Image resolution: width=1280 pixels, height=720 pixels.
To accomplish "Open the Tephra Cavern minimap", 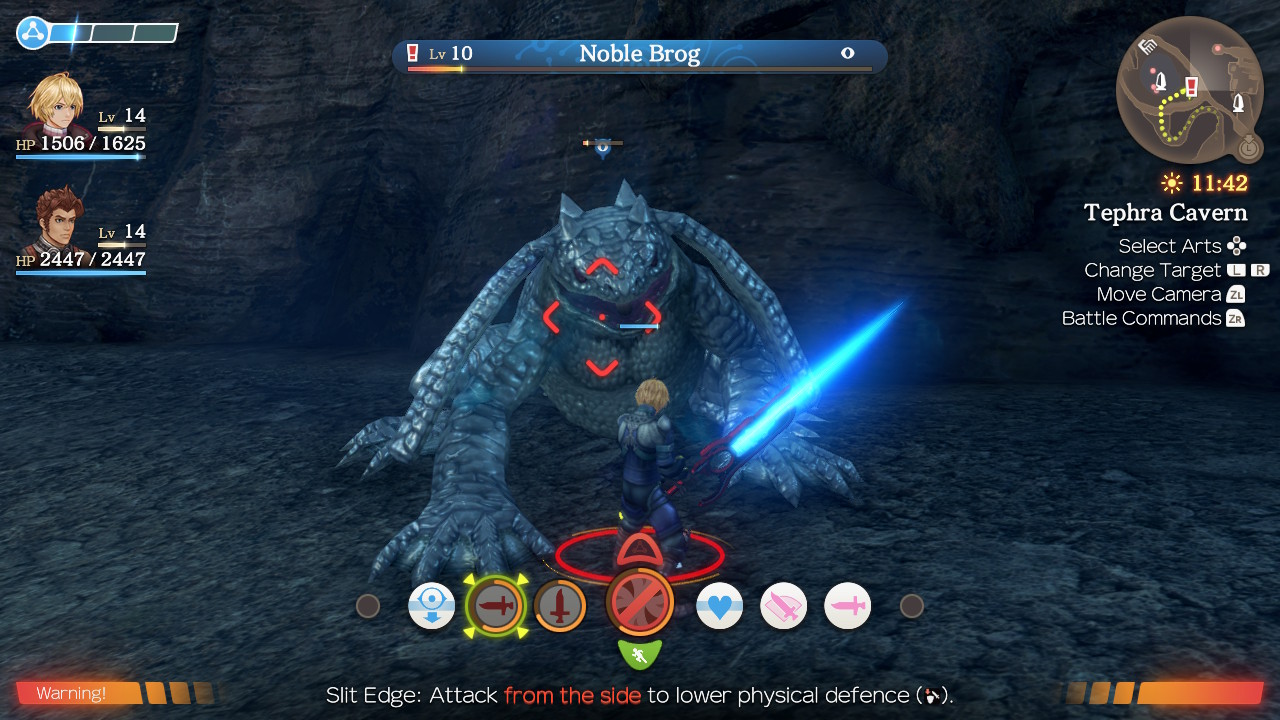I will [x=1189, y=90].
